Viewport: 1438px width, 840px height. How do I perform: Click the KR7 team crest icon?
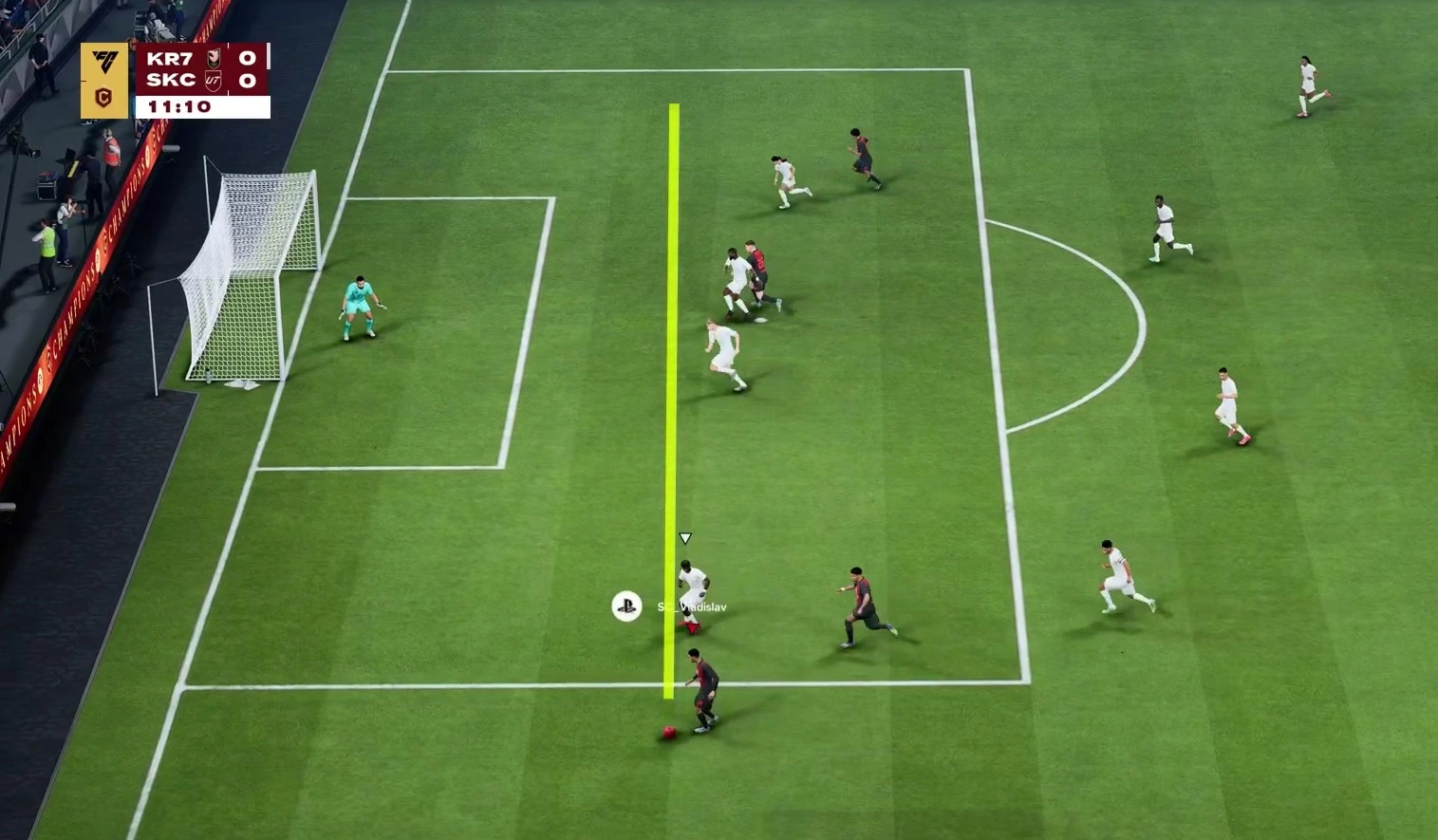point(213,59)
